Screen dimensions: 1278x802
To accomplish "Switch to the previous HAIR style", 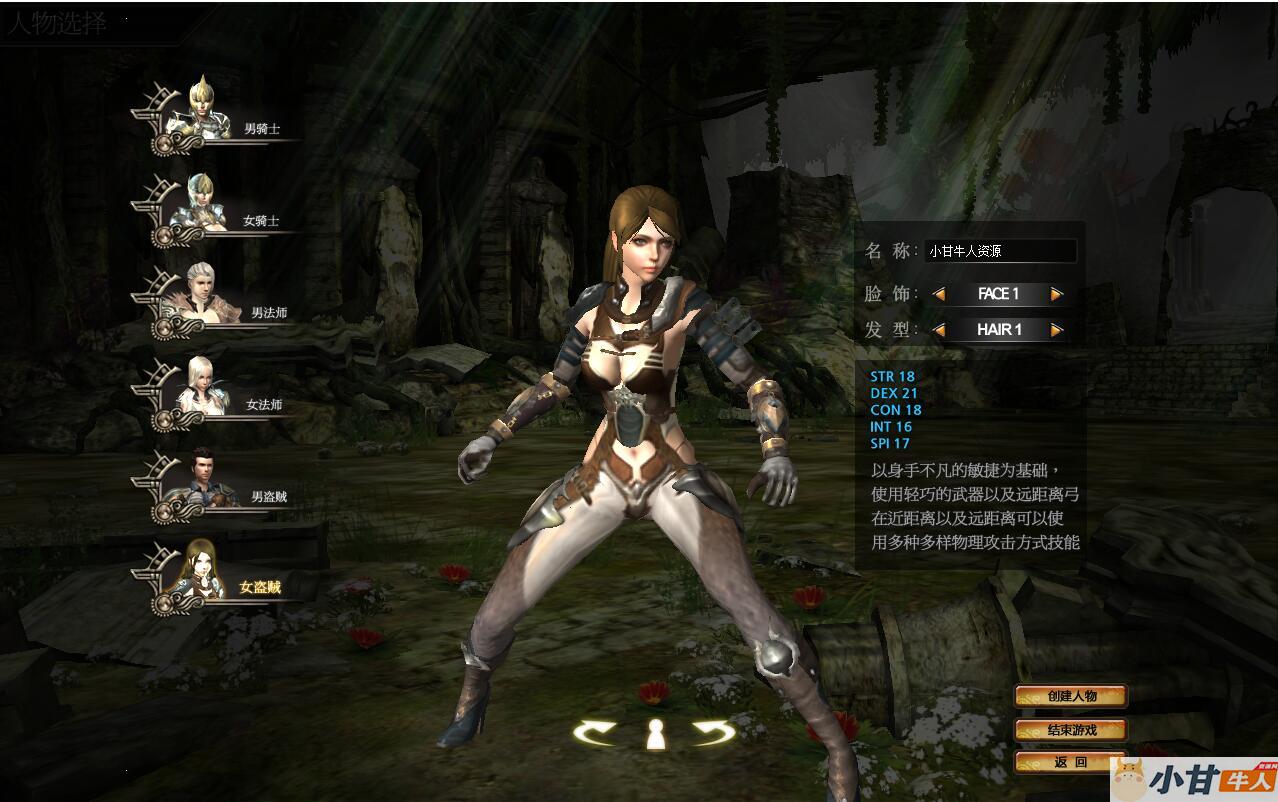I will tap(939, 330).
